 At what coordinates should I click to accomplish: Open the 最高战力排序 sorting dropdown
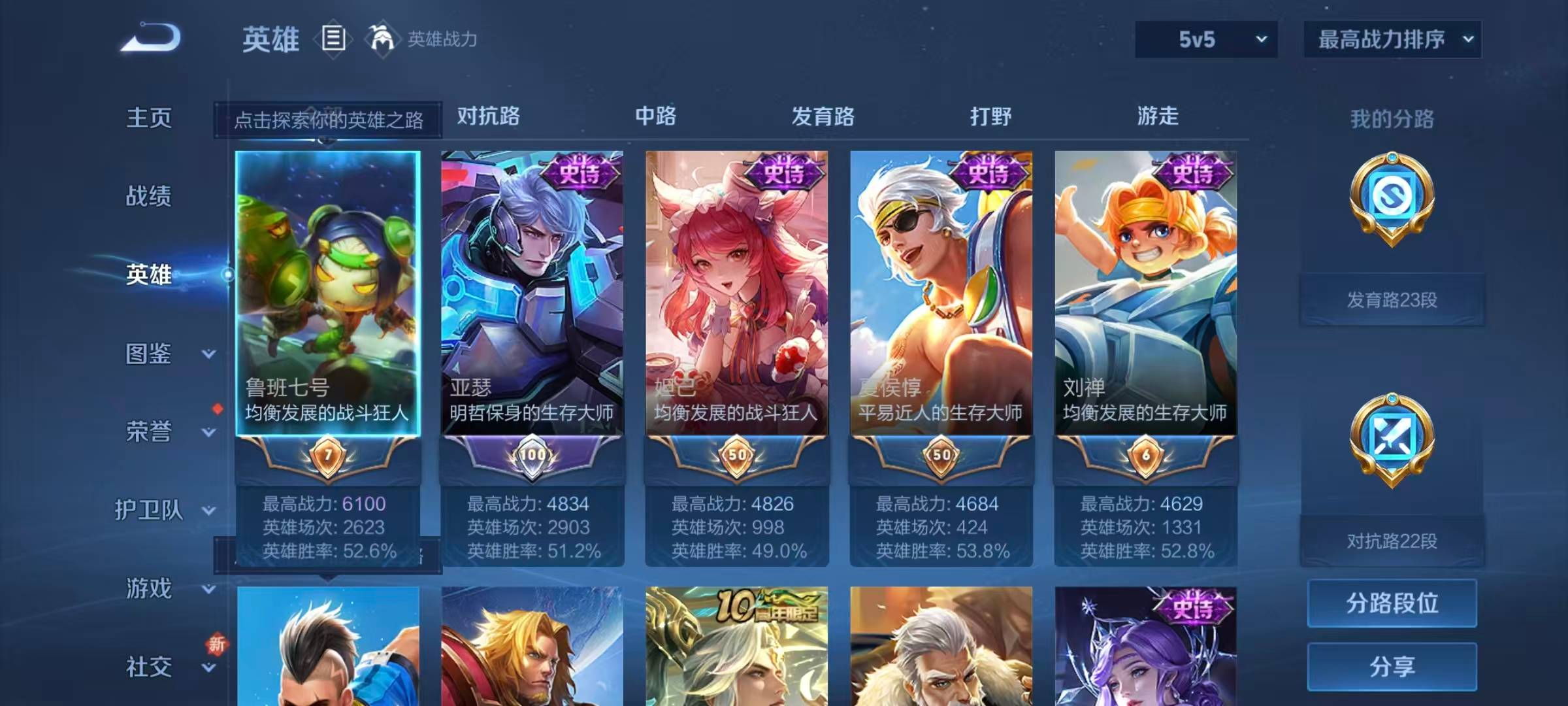pyautogui.click(x=1392, y=39)
